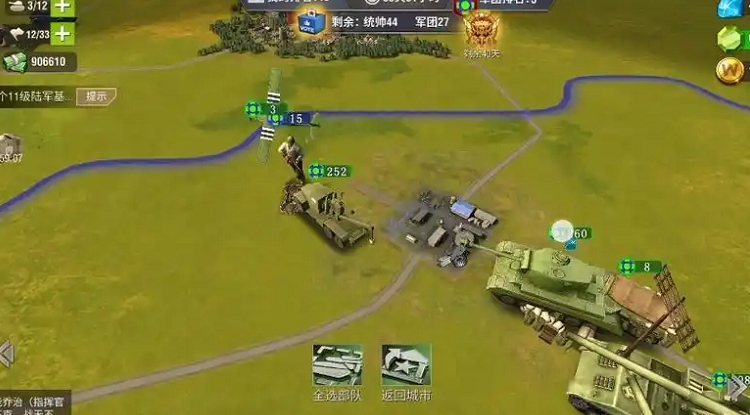750x415 pixels.
Task: Open the golden eagle medal badge
Action: point(477,28)
